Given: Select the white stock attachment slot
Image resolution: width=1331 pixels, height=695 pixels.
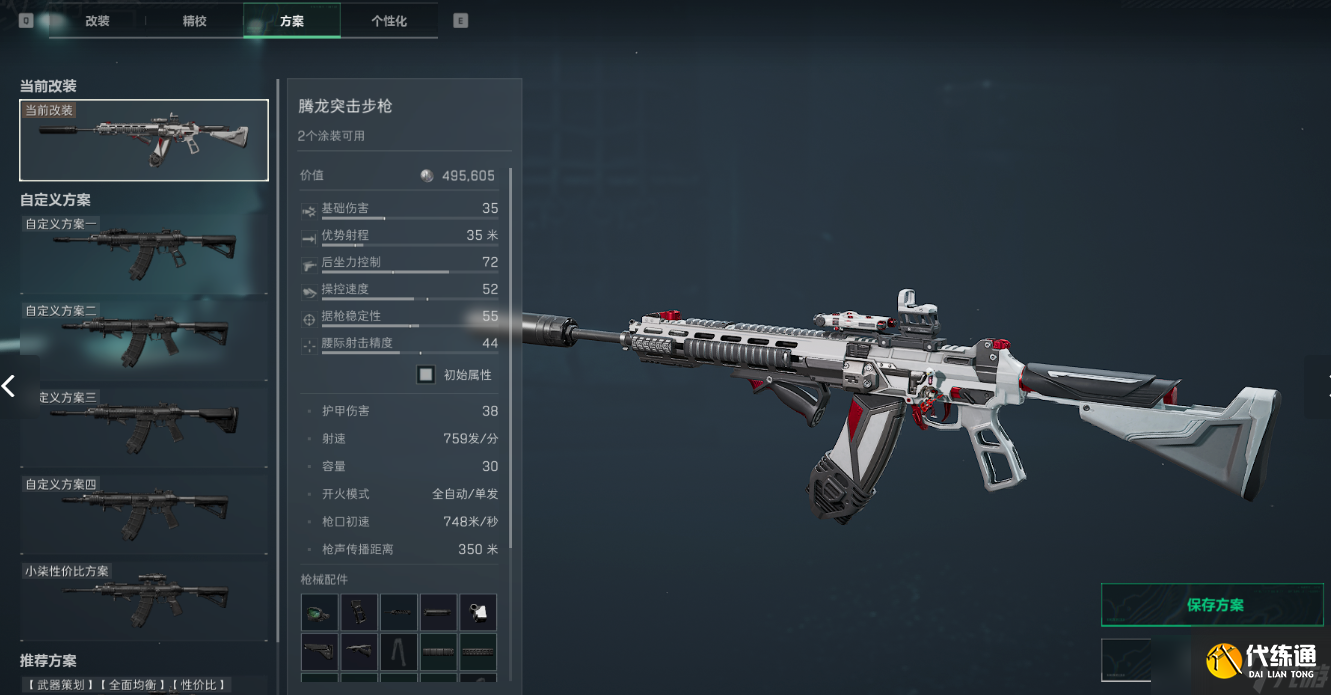Looking at the screenshot, I should [x=478, y=612].
